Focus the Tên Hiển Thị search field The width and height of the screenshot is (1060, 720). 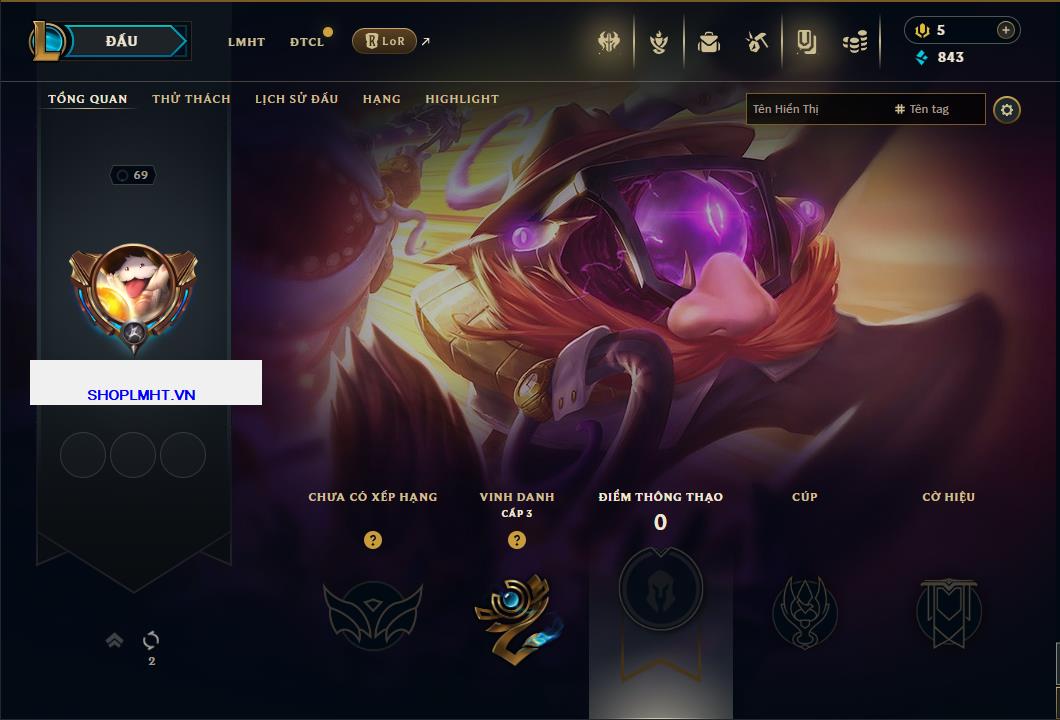click(x=815, y=109)
